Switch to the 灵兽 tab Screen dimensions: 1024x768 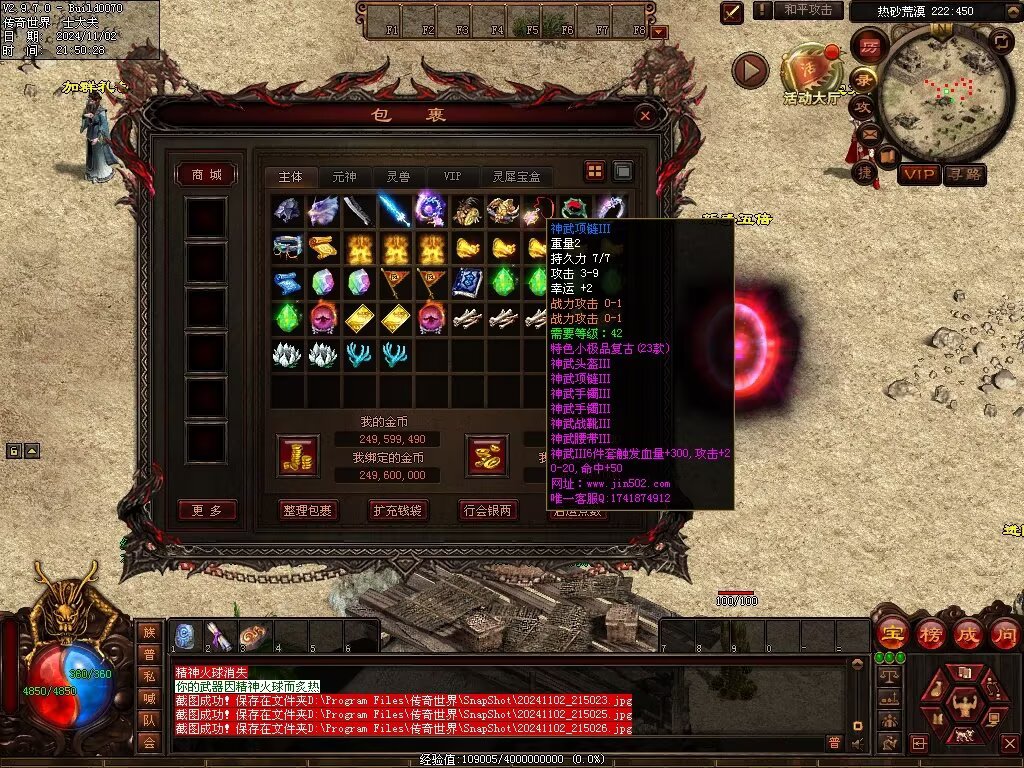tap(398, 177)
